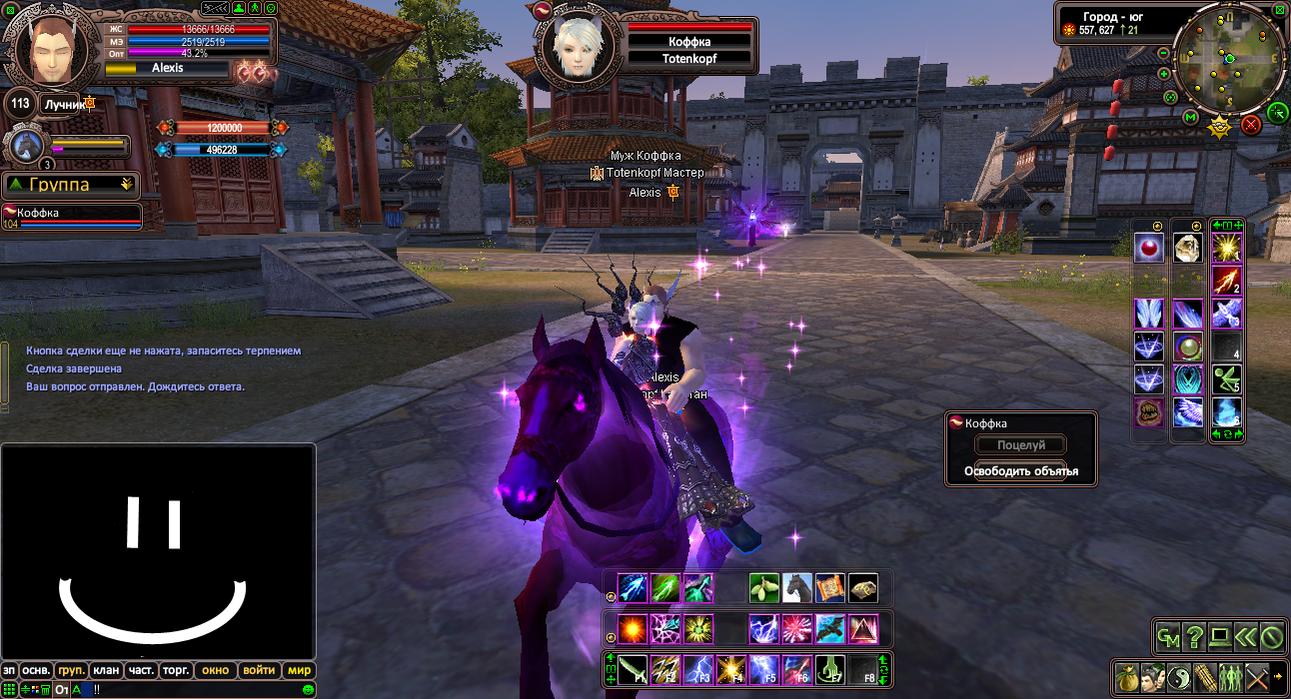Screen dimensions: 1291x699
Task: Open the yin-yang skills menu icon
Action: [x=1178, y=676]
